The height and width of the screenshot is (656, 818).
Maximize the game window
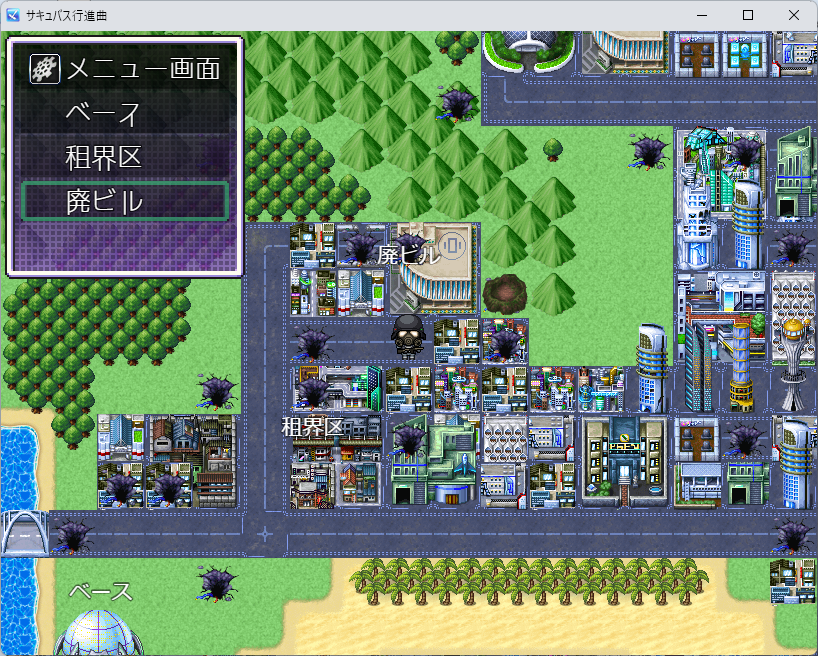[747, 15]
